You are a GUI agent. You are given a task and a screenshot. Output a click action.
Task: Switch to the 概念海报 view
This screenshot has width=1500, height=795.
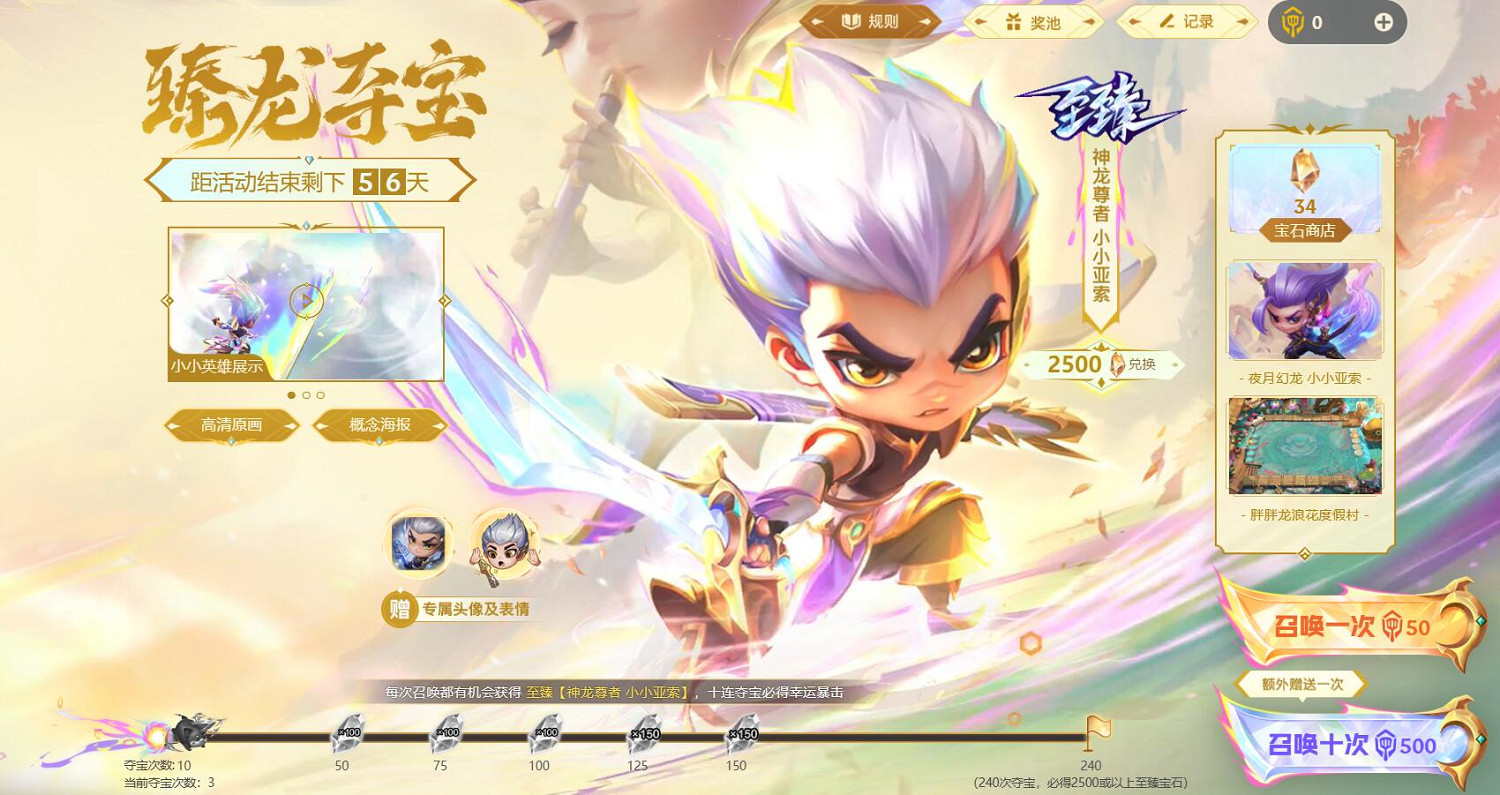pos(379,425)
